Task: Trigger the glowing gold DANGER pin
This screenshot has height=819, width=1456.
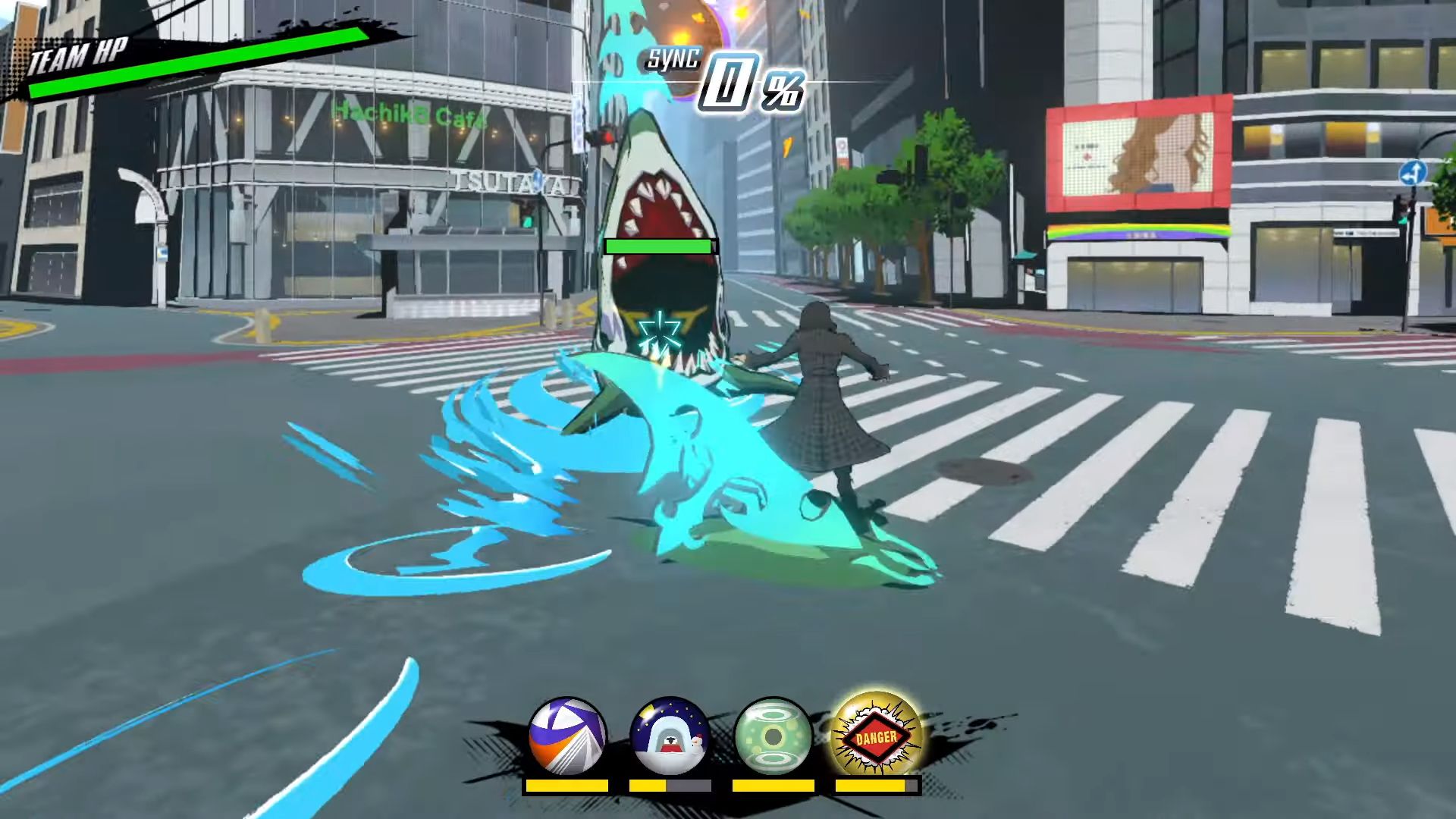Action: 876,736
